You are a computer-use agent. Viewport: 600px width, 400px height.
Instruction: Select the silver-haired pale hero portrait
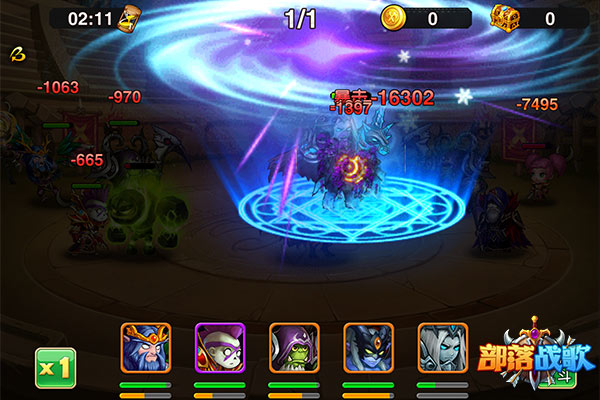442,348
